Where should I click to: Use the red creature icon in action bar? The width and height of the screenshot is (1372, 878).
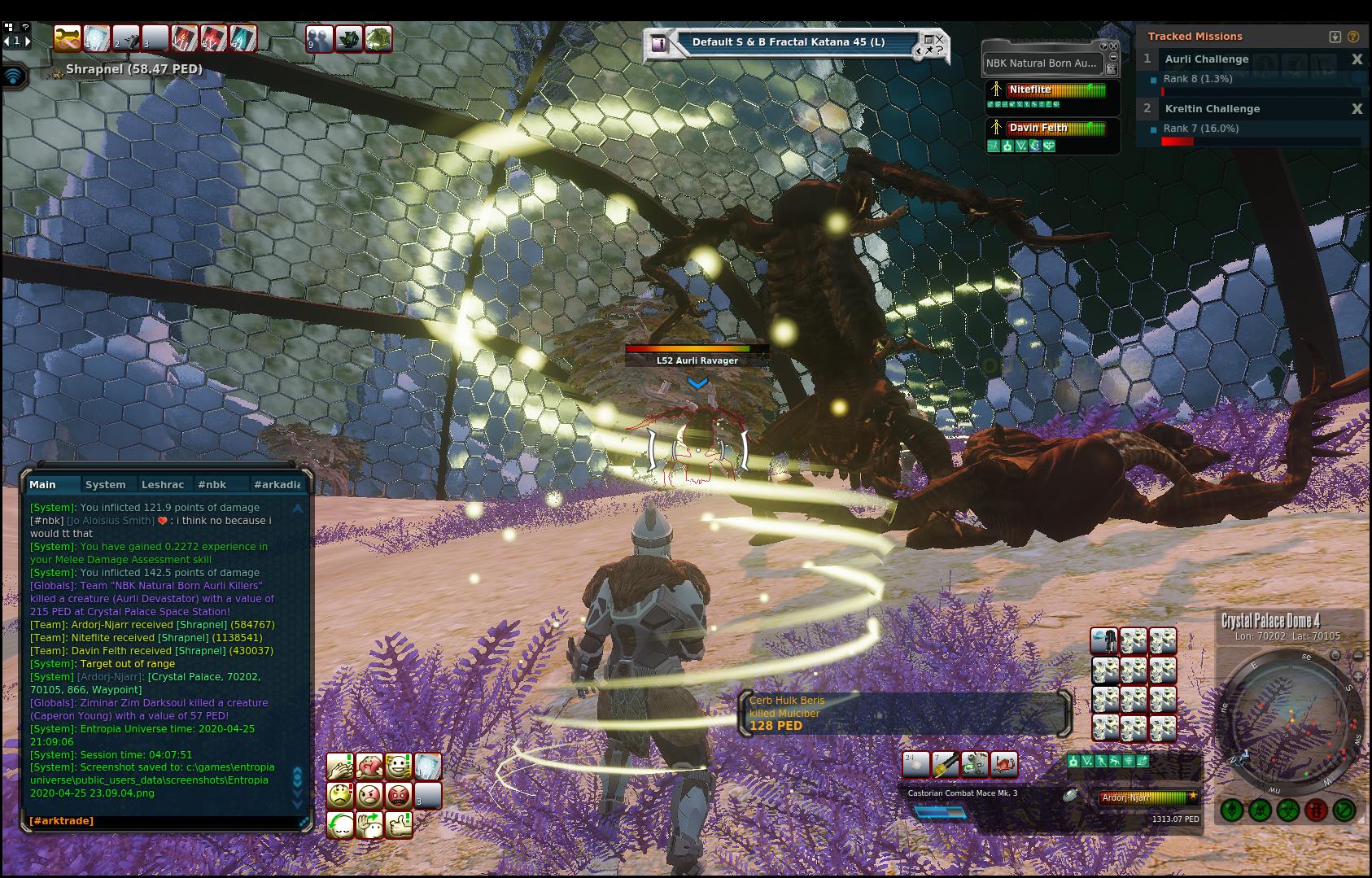[x=1004, y=764]
